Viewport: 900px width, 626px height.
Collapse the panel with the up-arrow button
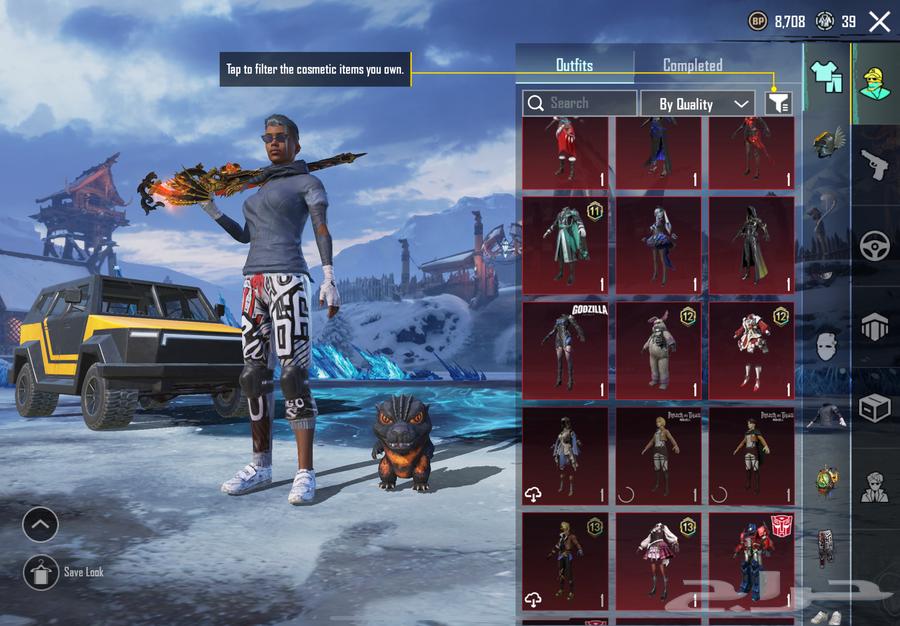click(41, 524)
